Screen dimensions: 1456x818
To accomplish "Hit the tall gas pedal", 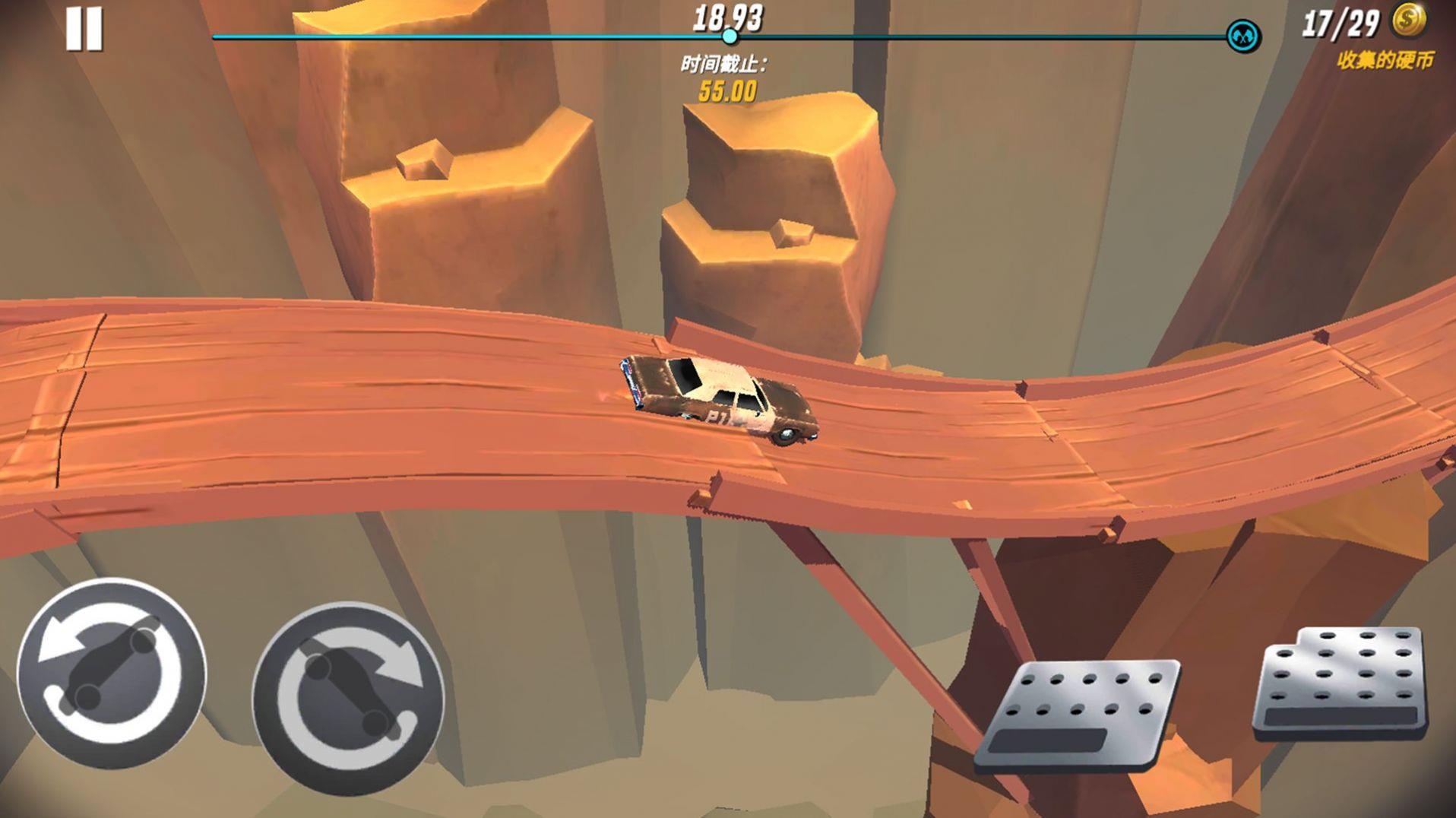I will 1340,683.
